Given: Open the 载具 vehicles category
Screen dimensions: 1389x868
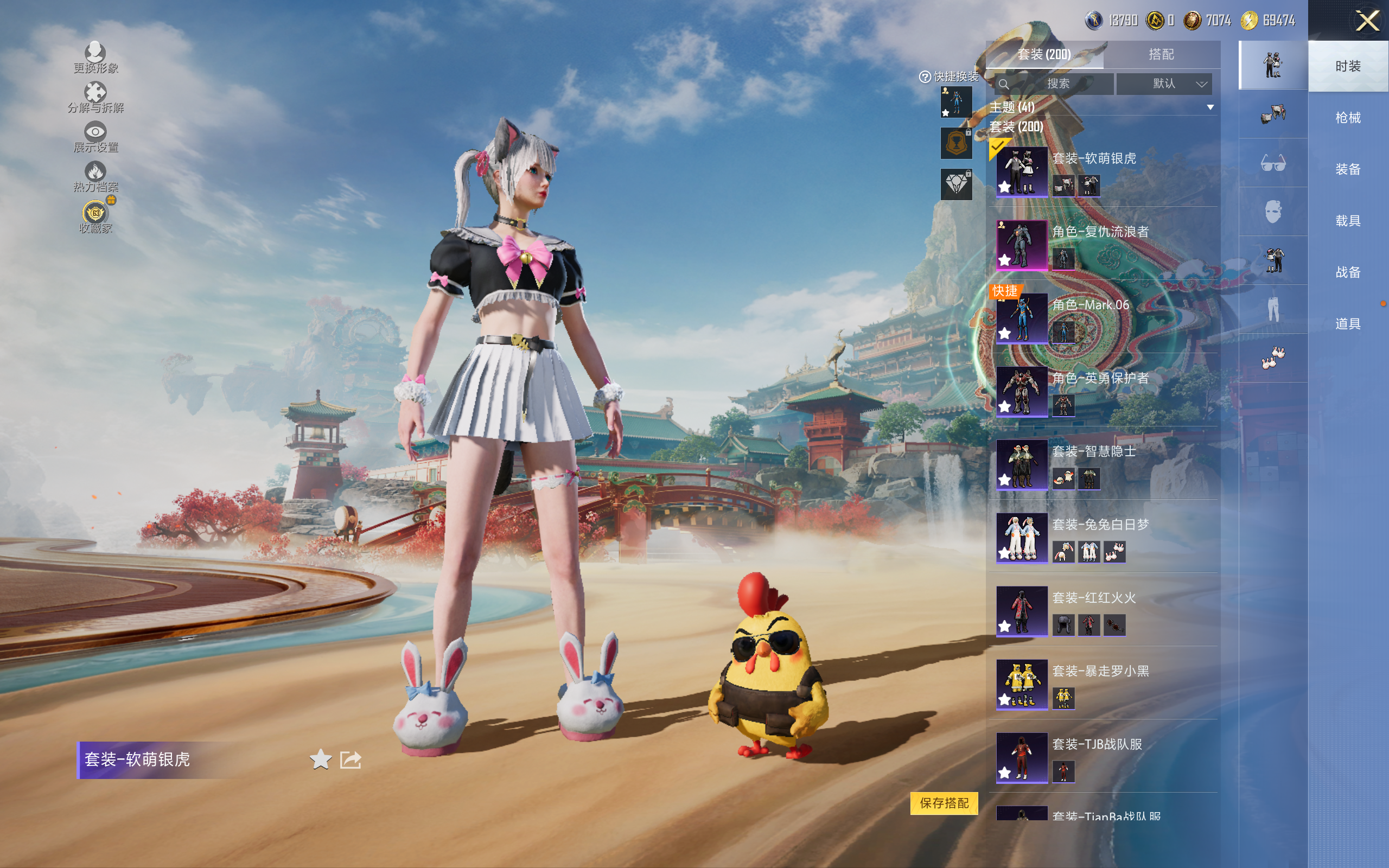Looking at the screenshot, I should [x=1347, y=221].
